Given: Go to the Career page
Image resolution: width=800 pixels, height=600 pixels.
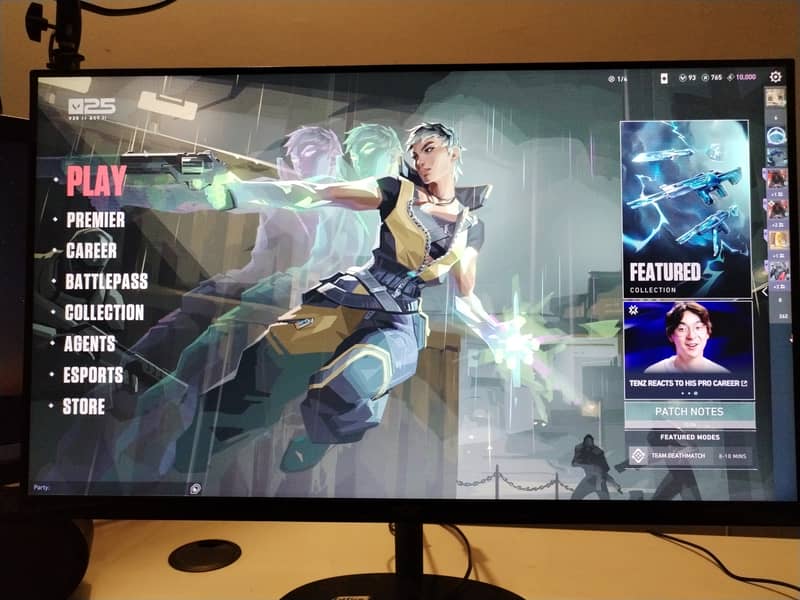Looking at the screenshot, I should click(x=91, y=250).
